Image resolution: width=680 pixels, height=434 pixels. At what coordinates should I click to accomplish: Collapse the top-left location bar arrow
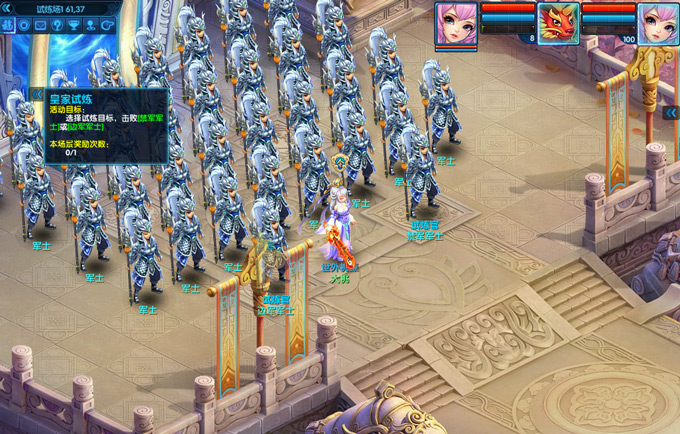(x=5, y=8)
